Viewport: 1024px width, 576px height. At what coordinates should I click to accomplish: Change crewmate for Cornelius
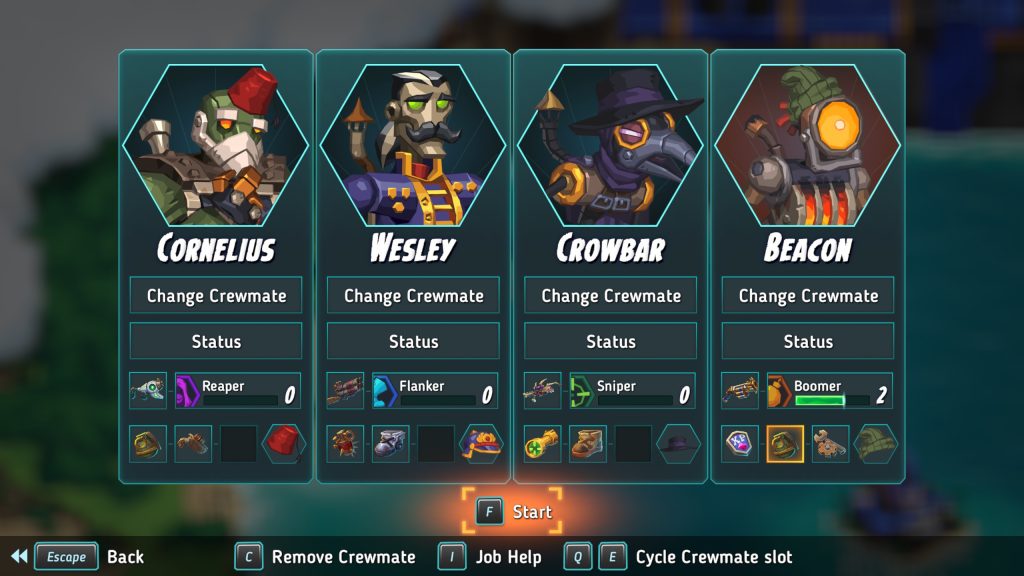click(x=216, y=296)
